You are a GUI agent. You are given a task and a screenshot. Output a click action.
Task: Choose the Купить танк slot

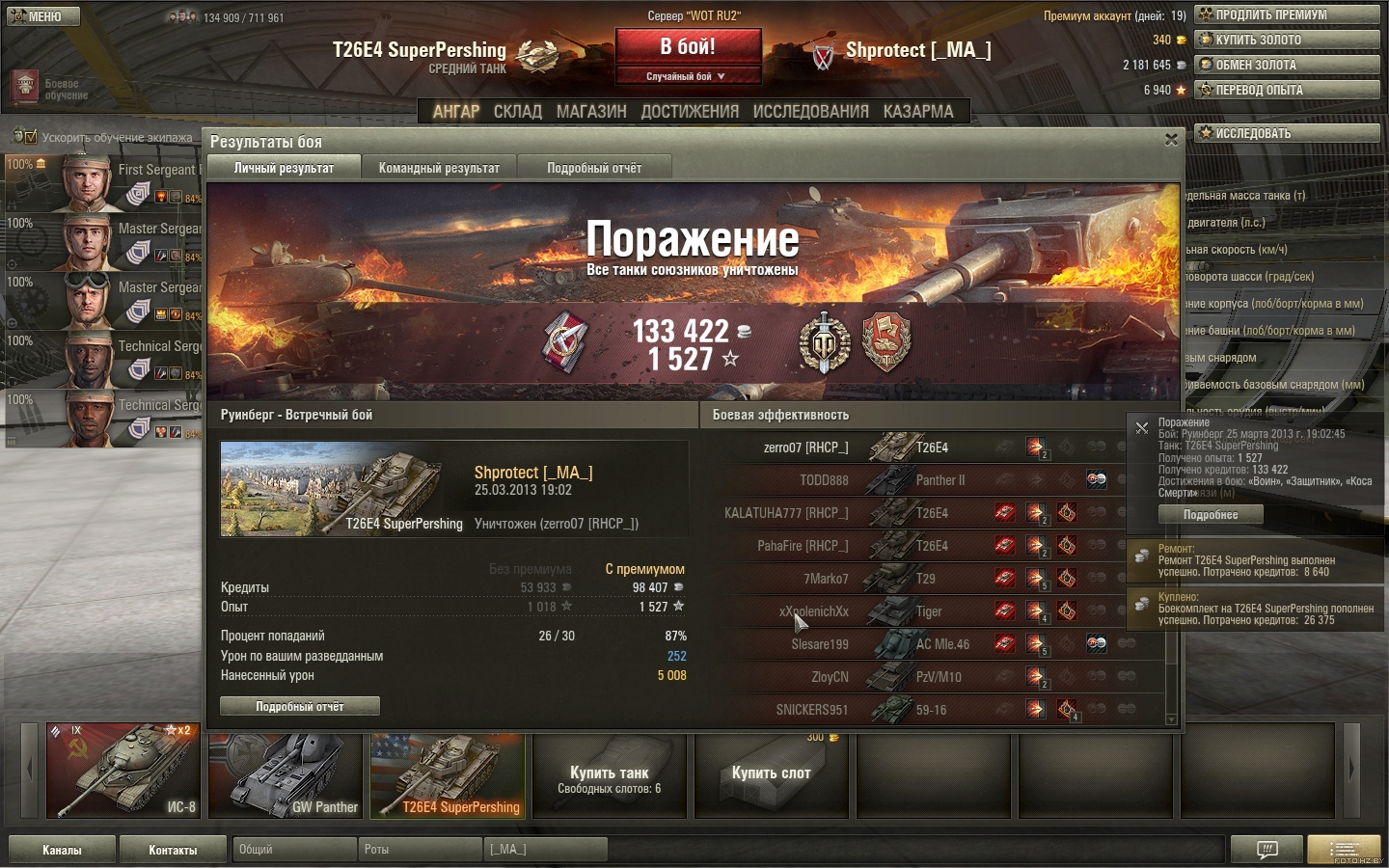tap(609, 777)
